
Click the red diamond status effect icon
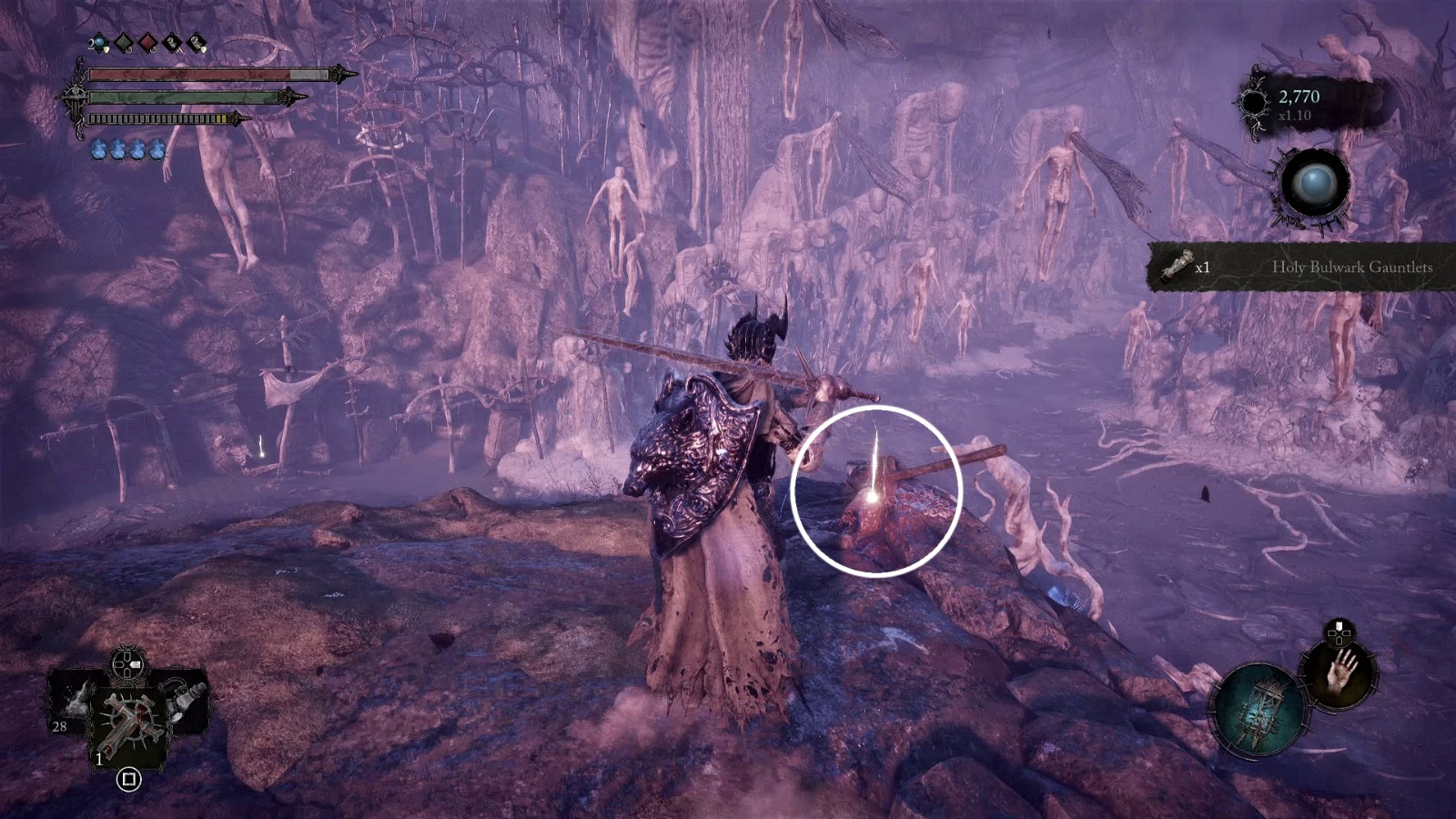[x=148, y=44]
